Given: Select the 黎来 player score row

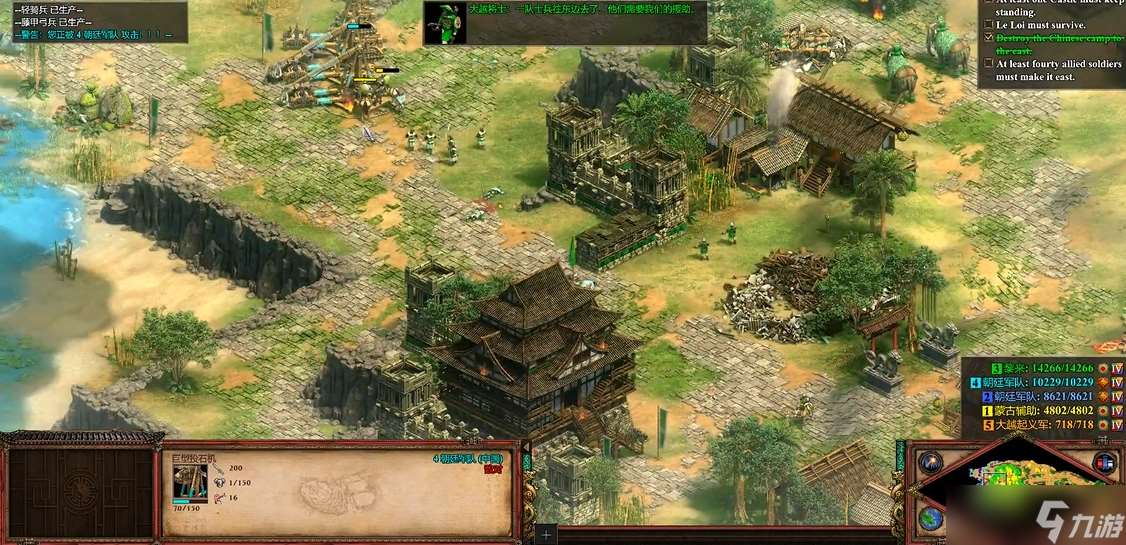Looking at the screenshot, I should click(1040, 368).
